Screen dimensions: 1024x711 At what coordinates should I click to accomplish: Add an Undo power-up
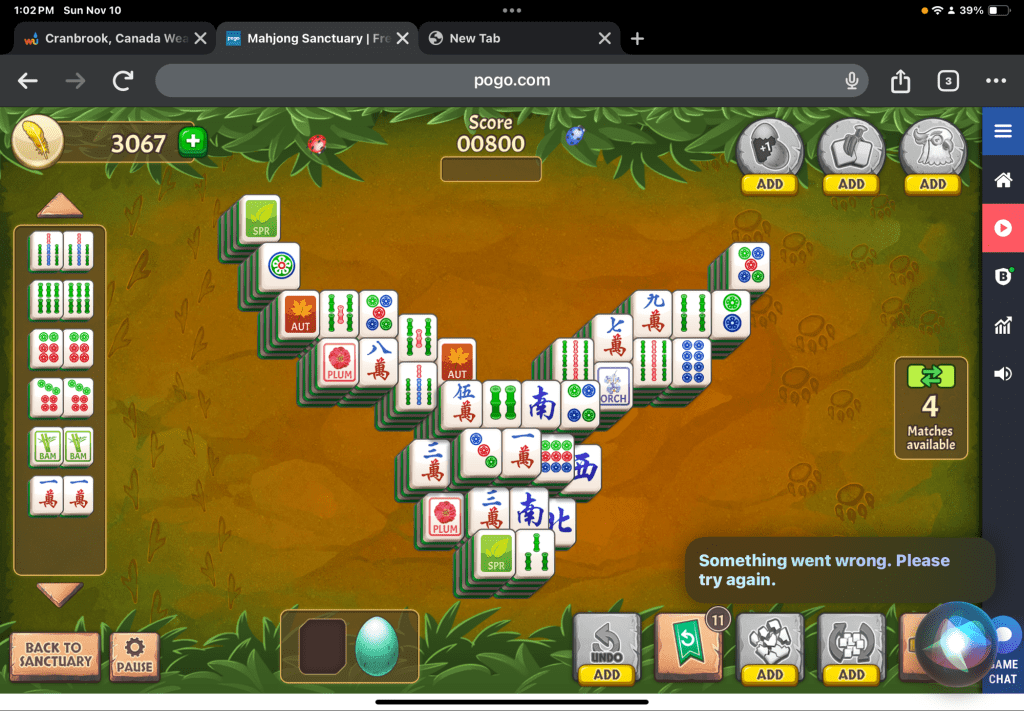(x=606, y=674)
